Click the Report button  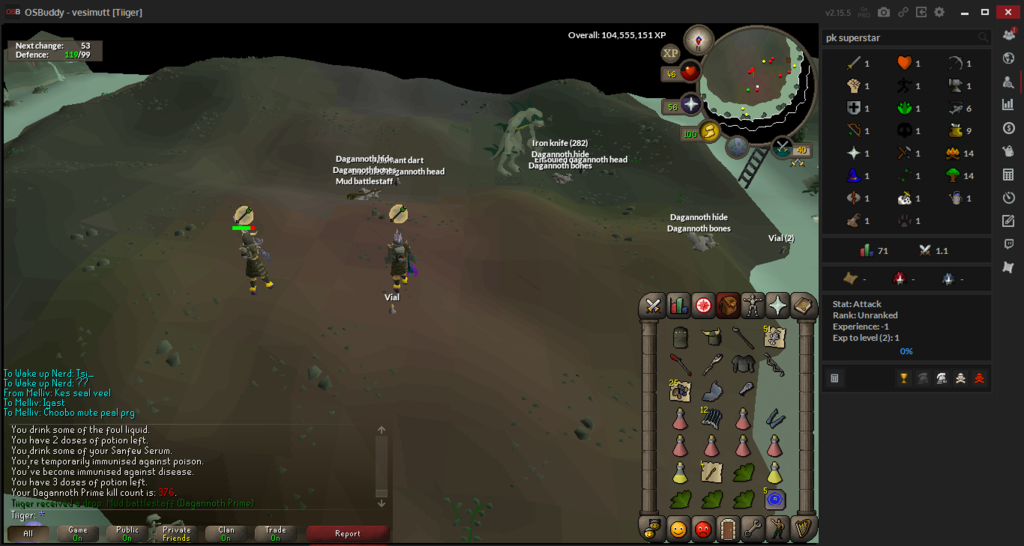point(347,533)
